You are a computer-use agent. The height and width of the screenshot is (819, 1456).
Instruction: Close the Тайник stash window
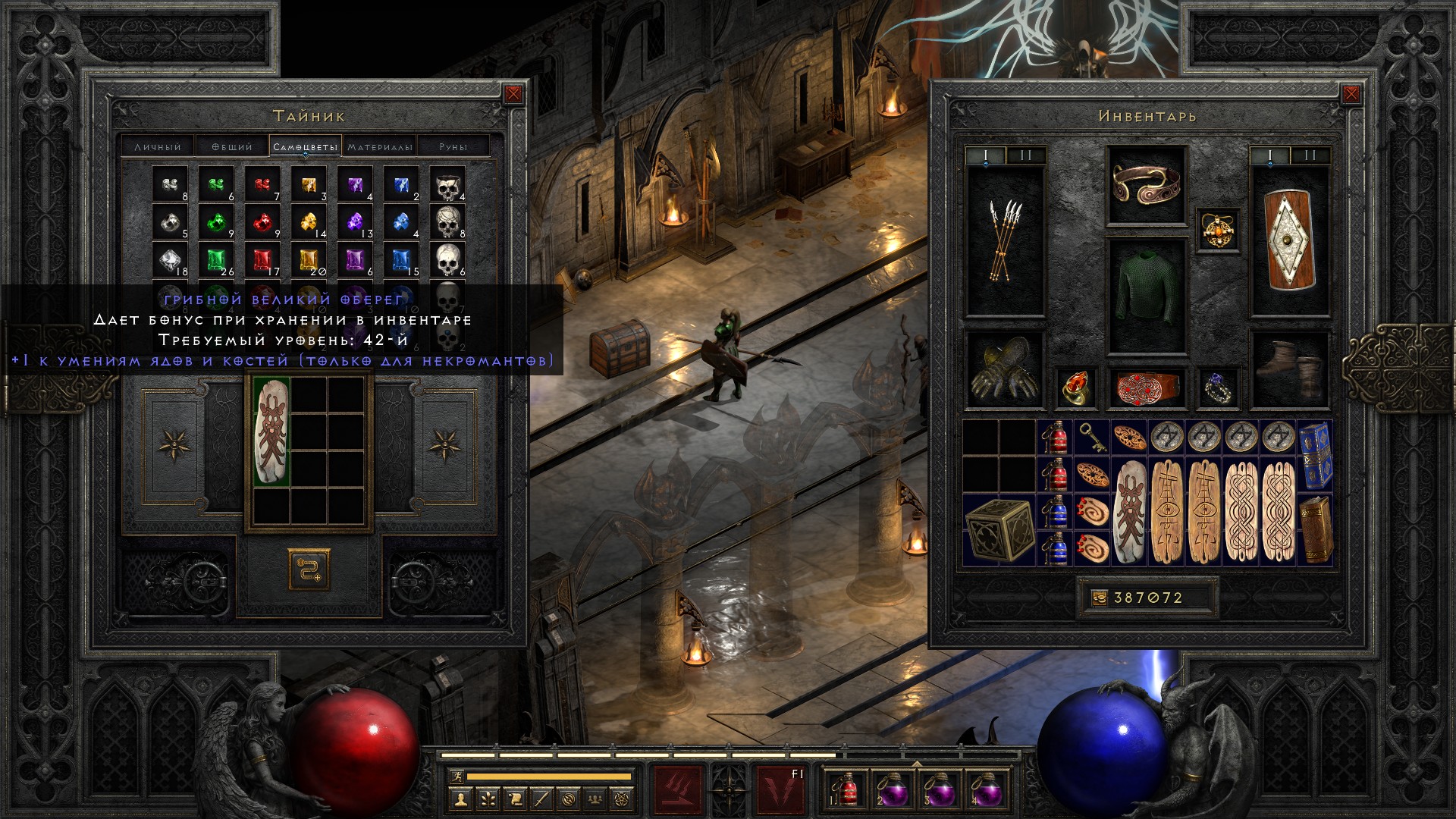pos(513,94)
